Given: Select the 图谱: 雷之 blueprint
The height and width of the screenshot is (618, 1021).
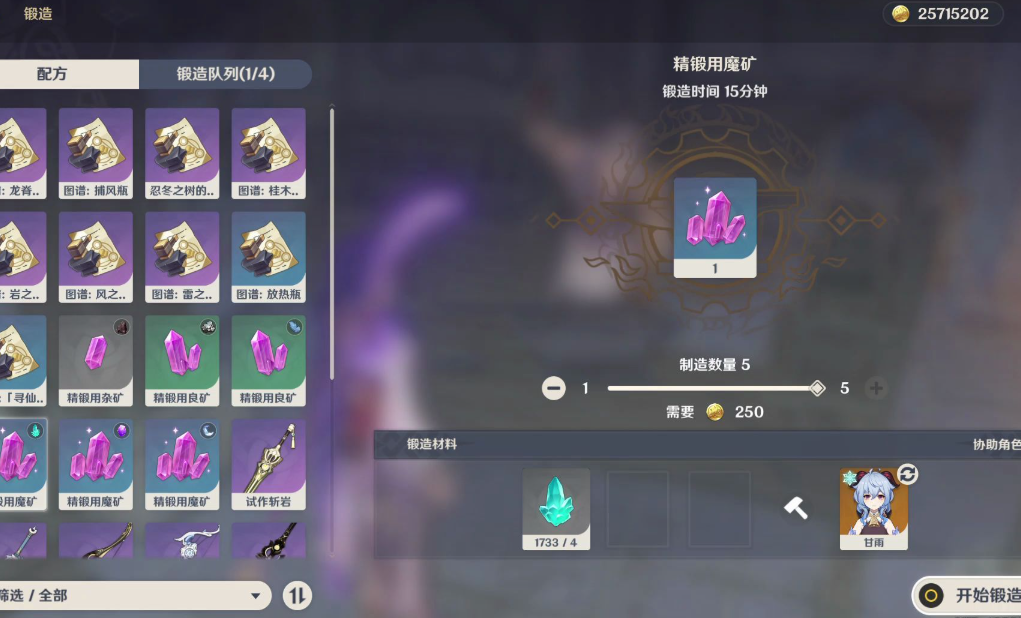Looking at the screenshot, I should coord(182,257).
